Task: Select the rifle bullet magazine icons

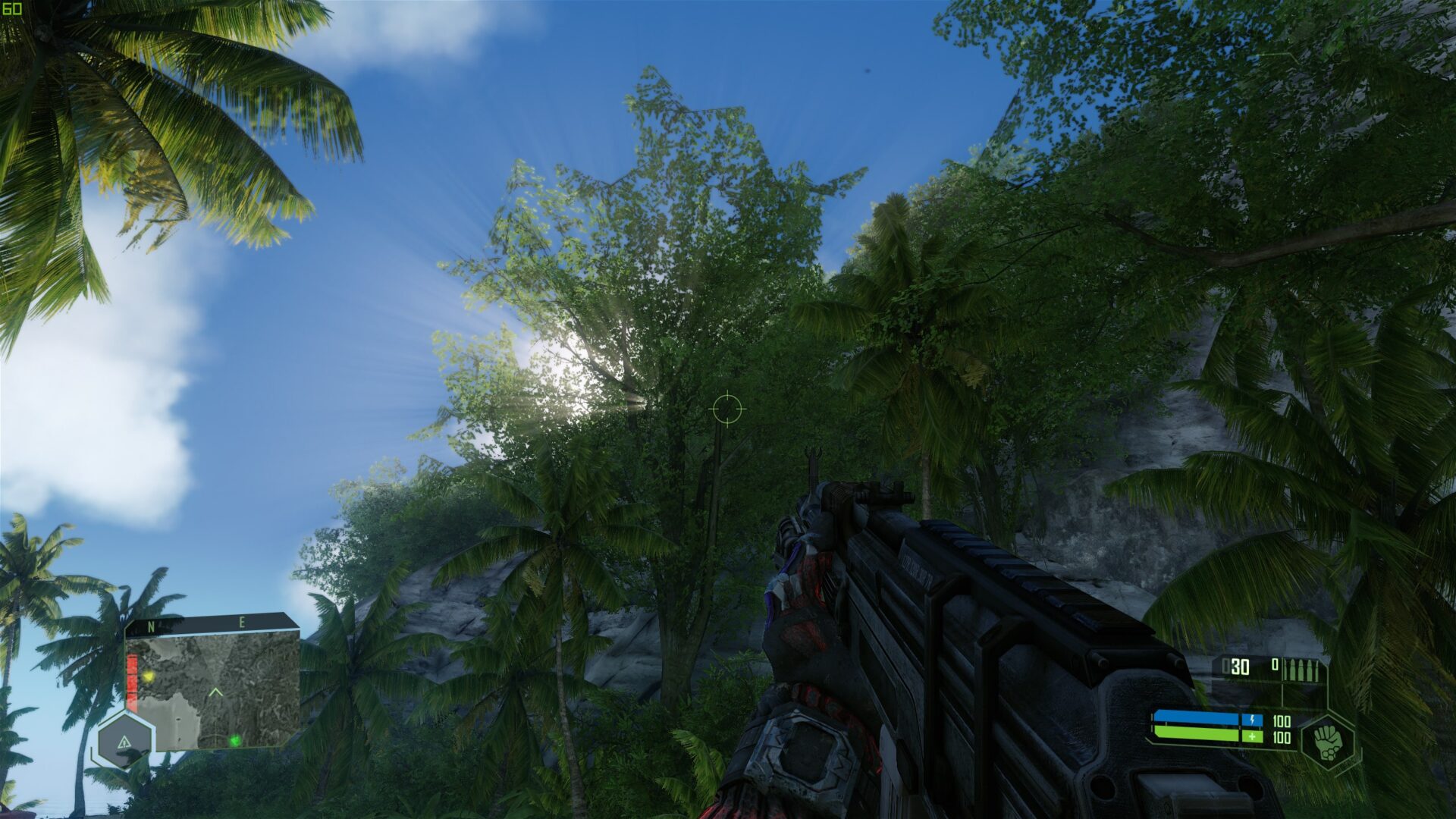Action: (1302, 669)
